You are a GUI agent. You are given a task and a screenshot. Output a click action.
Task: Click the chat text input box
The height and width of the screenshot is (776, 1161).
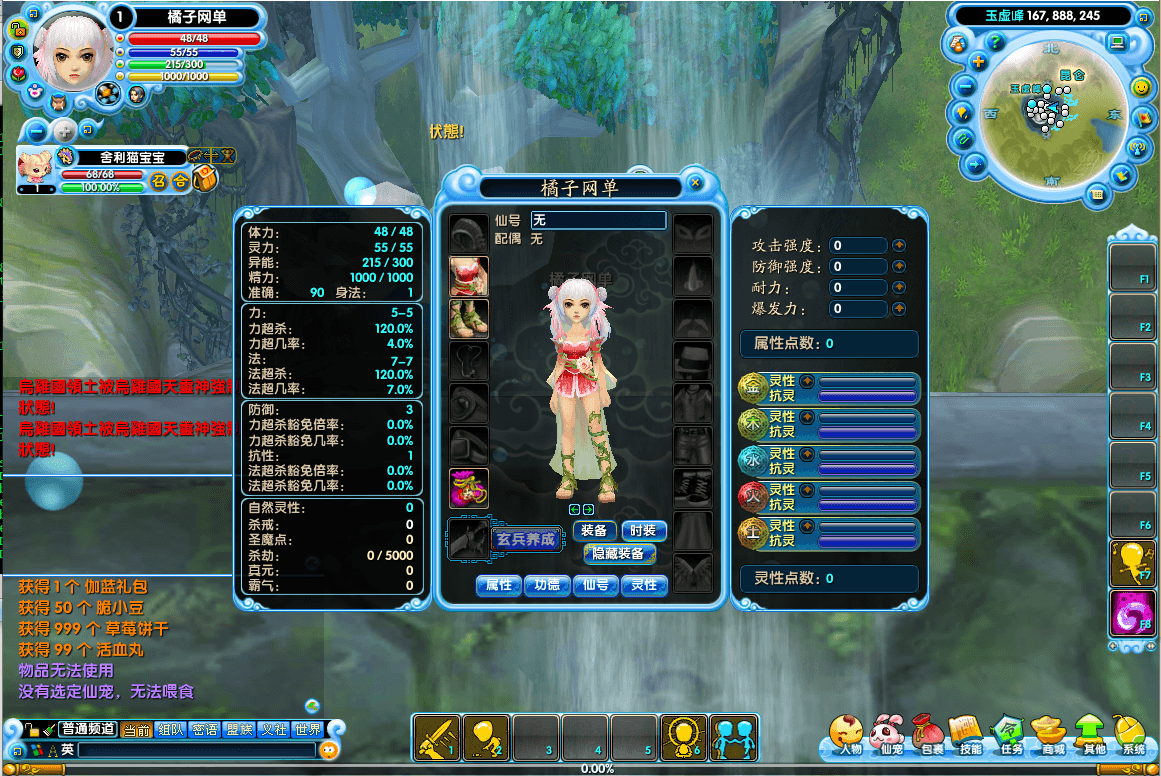[196, 749]
